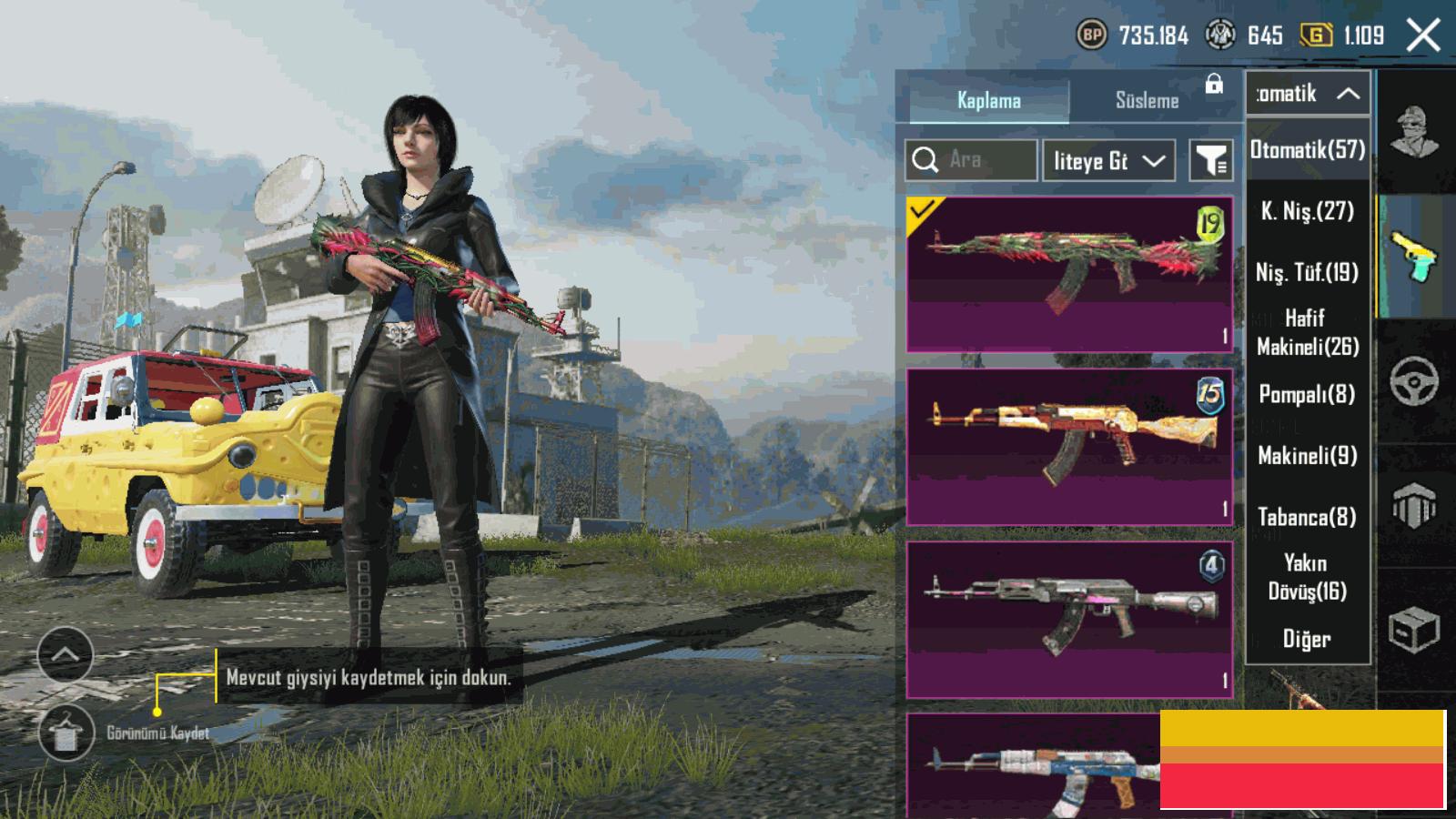Screen dimensions: 1456x819
Task: Open the vehicle steering wheel section
Action: [x=1414, y=381]
